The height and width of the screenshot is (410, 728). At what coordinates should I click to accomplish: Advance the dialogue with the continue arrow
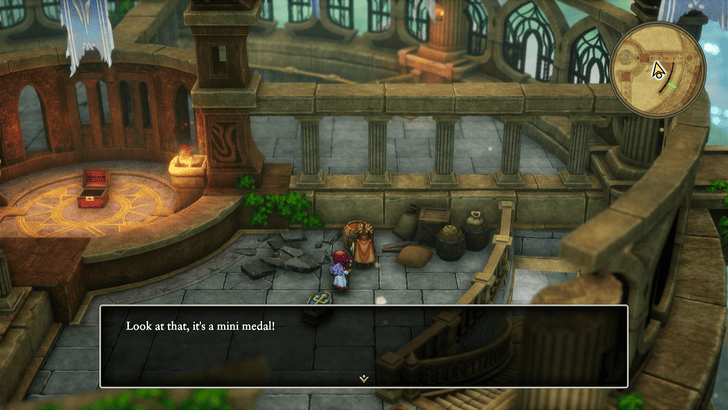pos(364,379)
